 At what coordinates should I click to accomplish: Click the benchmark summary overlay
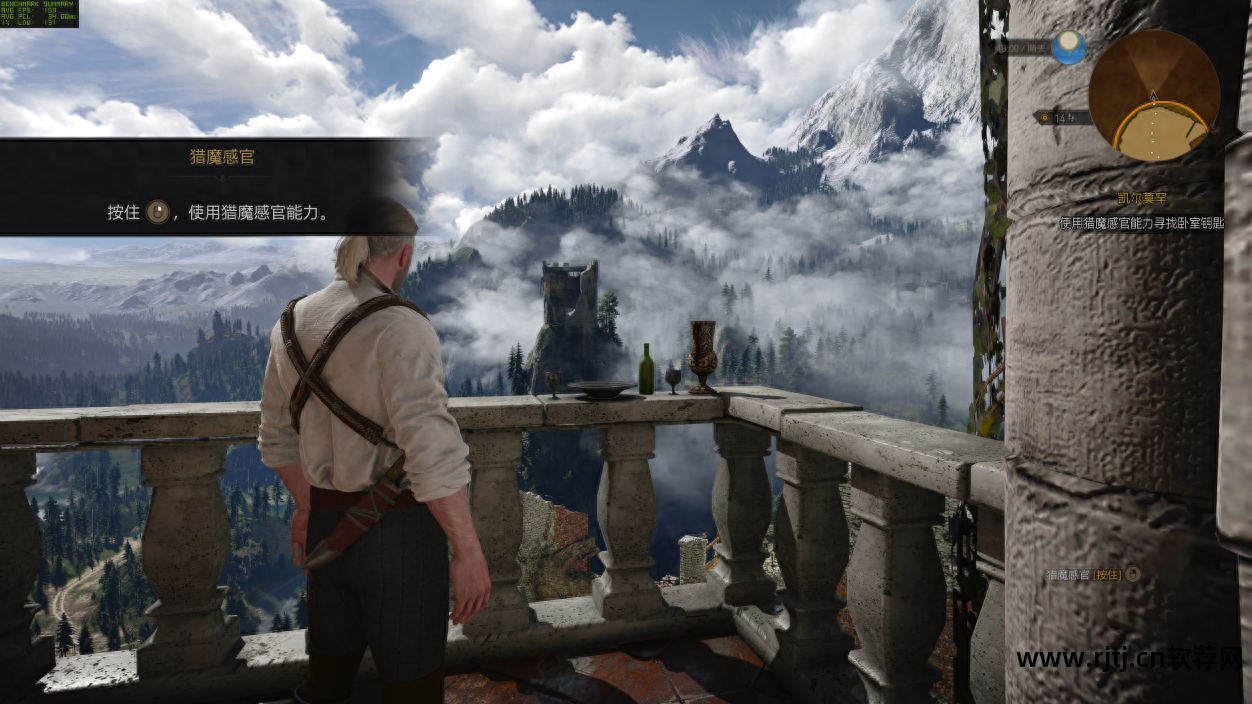(x=39, y=14)
